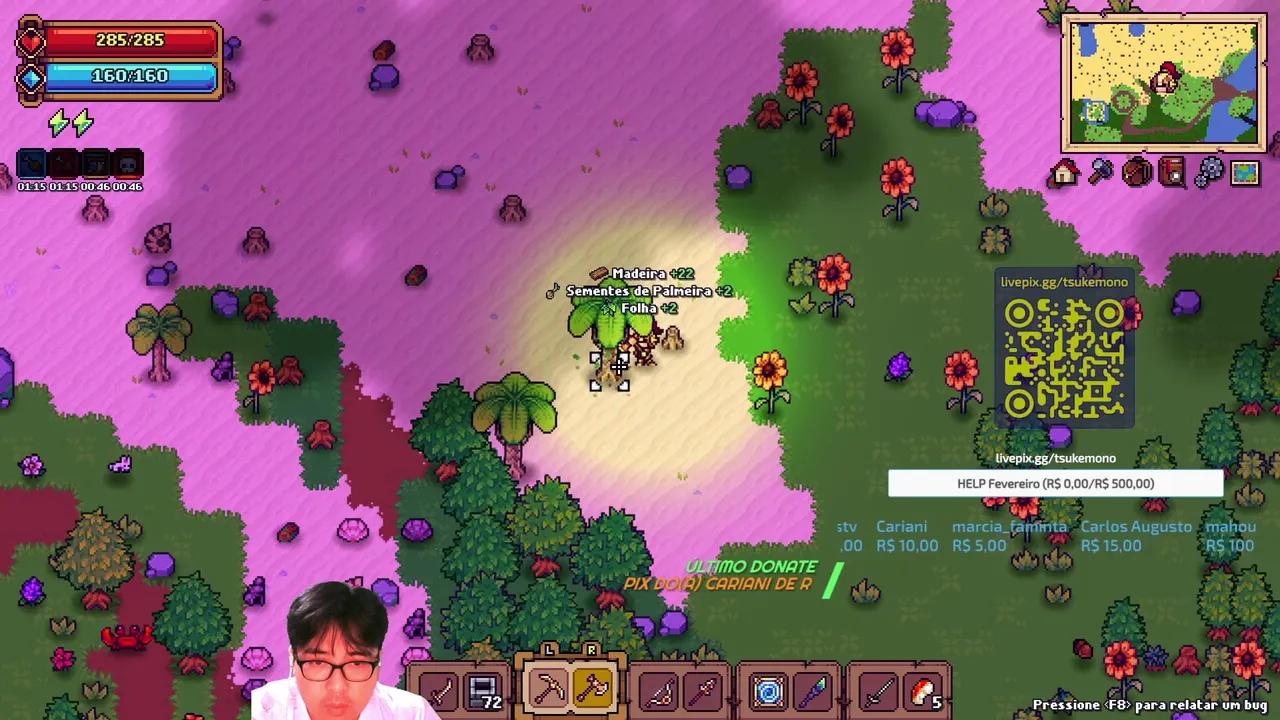Open the home menu icon
The width and height of the screenshot is (1280, 720).
pyautogui.click(x=1063, y=172)
